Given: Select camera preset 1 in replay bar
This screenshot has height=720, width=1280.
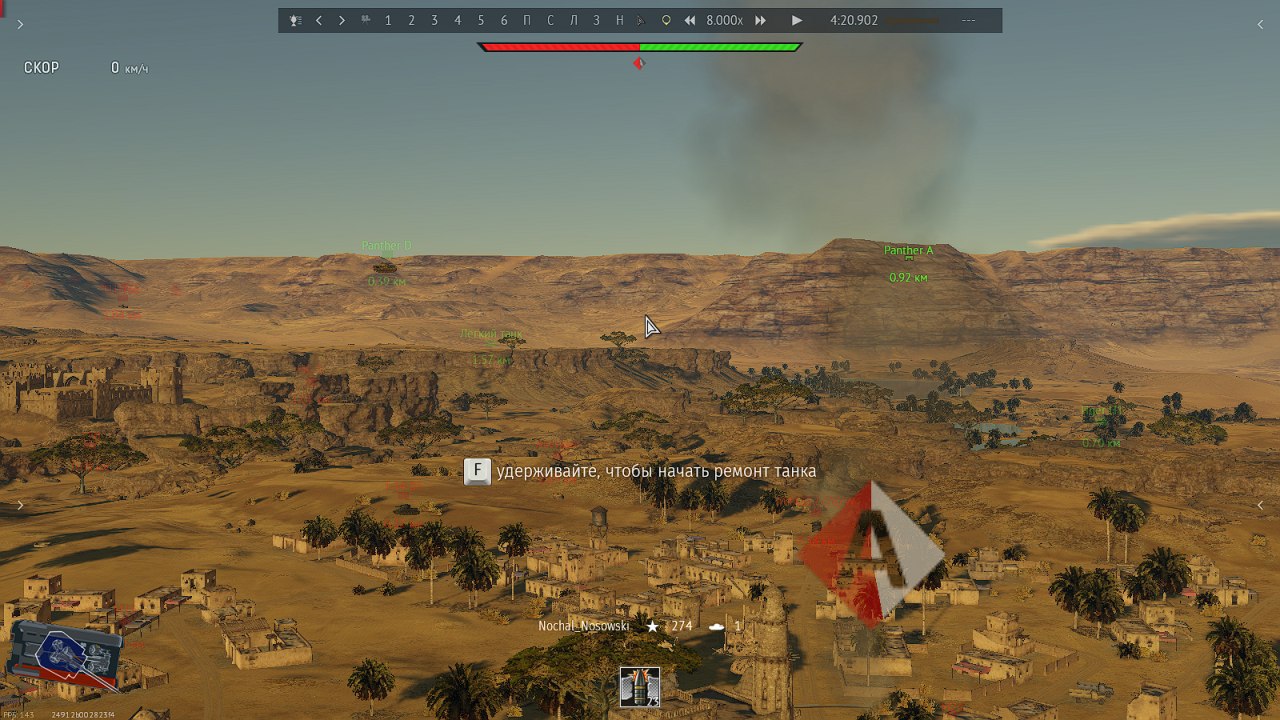Looking at the screenshot, I should tap(388, 20).
